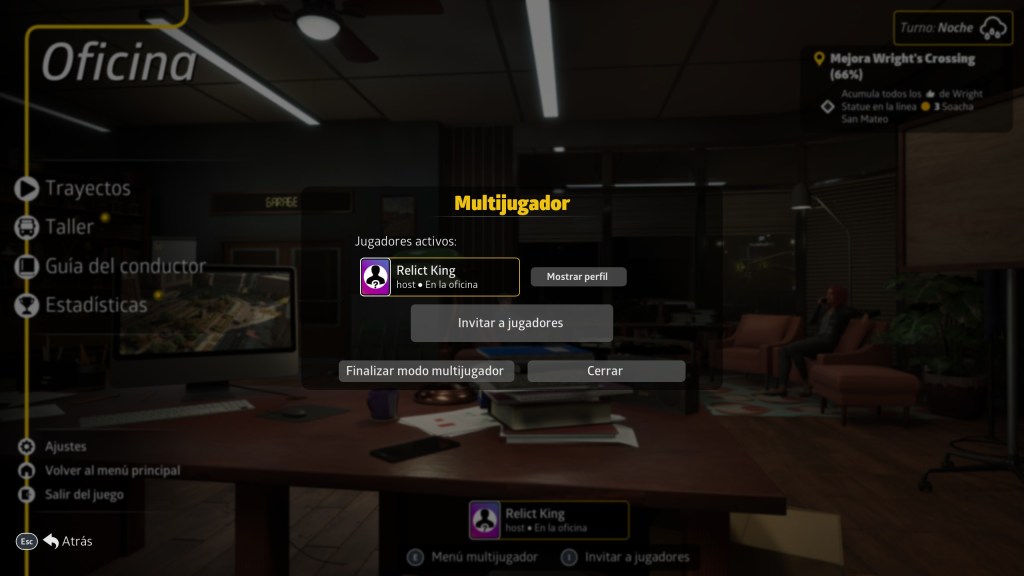Select Salir del juego
The height and width of the screenshot is (576, 1024).
[x=84, y=494]
